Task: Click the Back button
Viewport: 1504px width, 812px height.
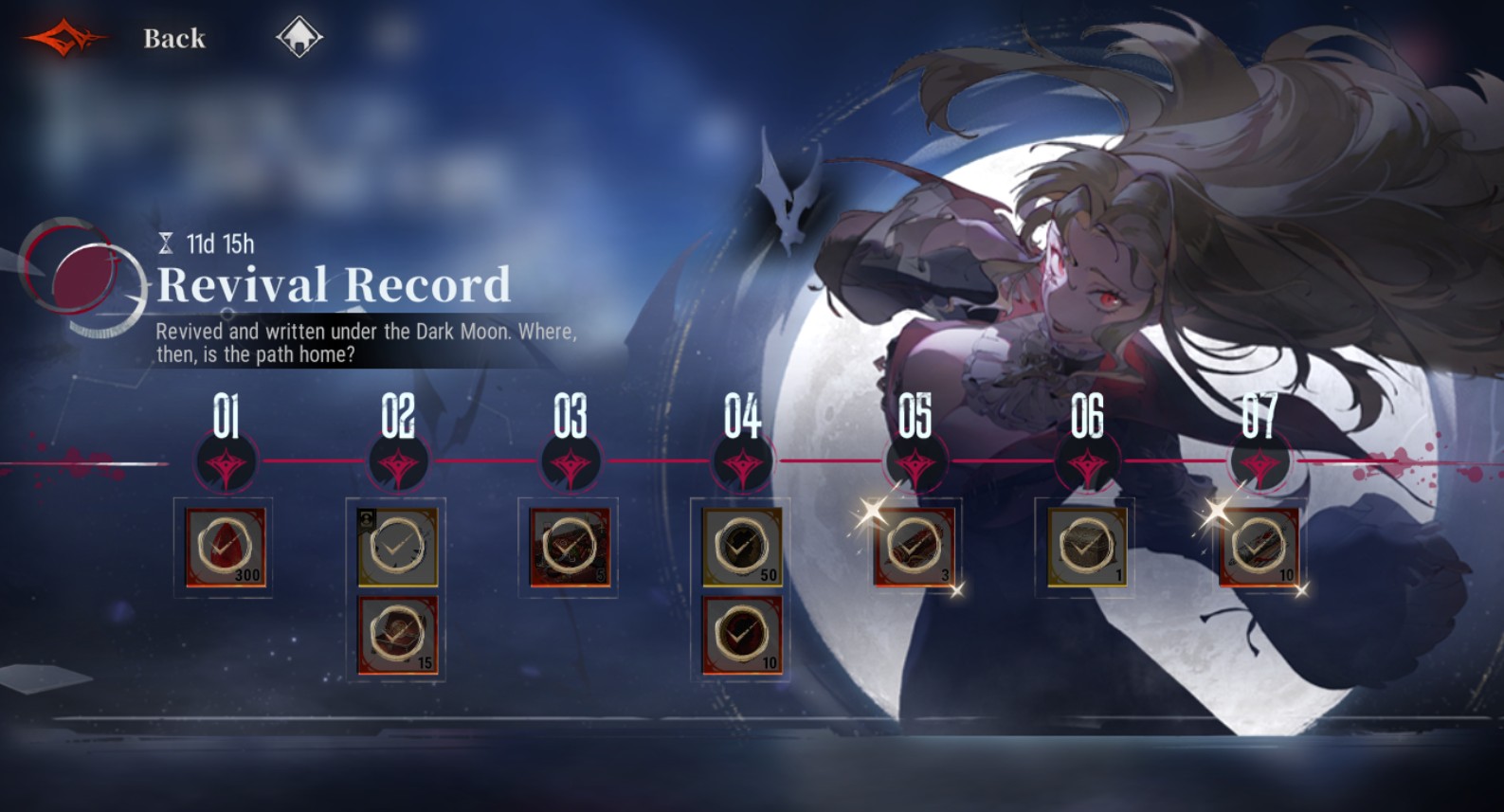Action: (x=173, y=40)
